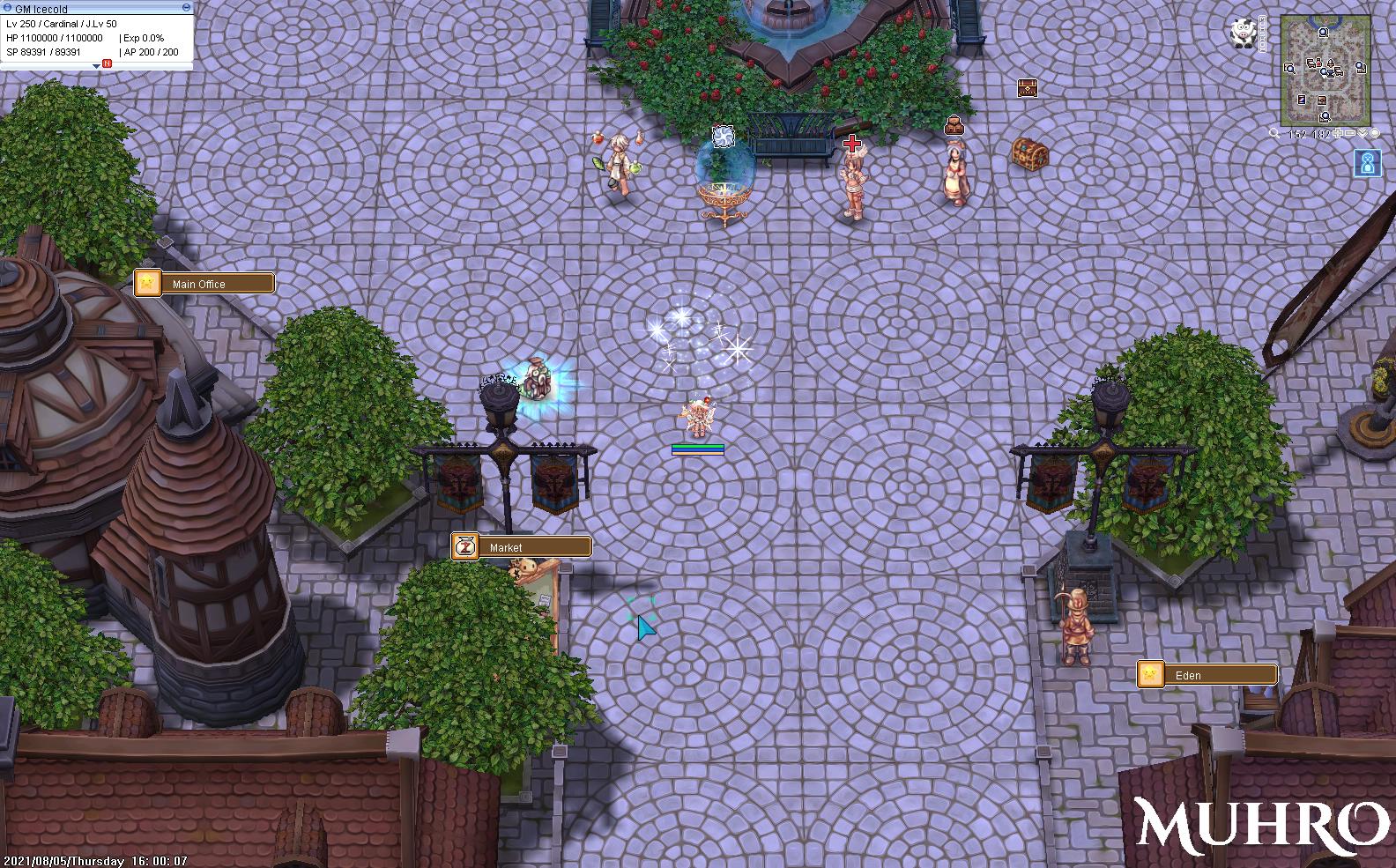Click the magnifier search icon below minimap
Screen dimensions: 1396x868
click(x=1274, y=134)
